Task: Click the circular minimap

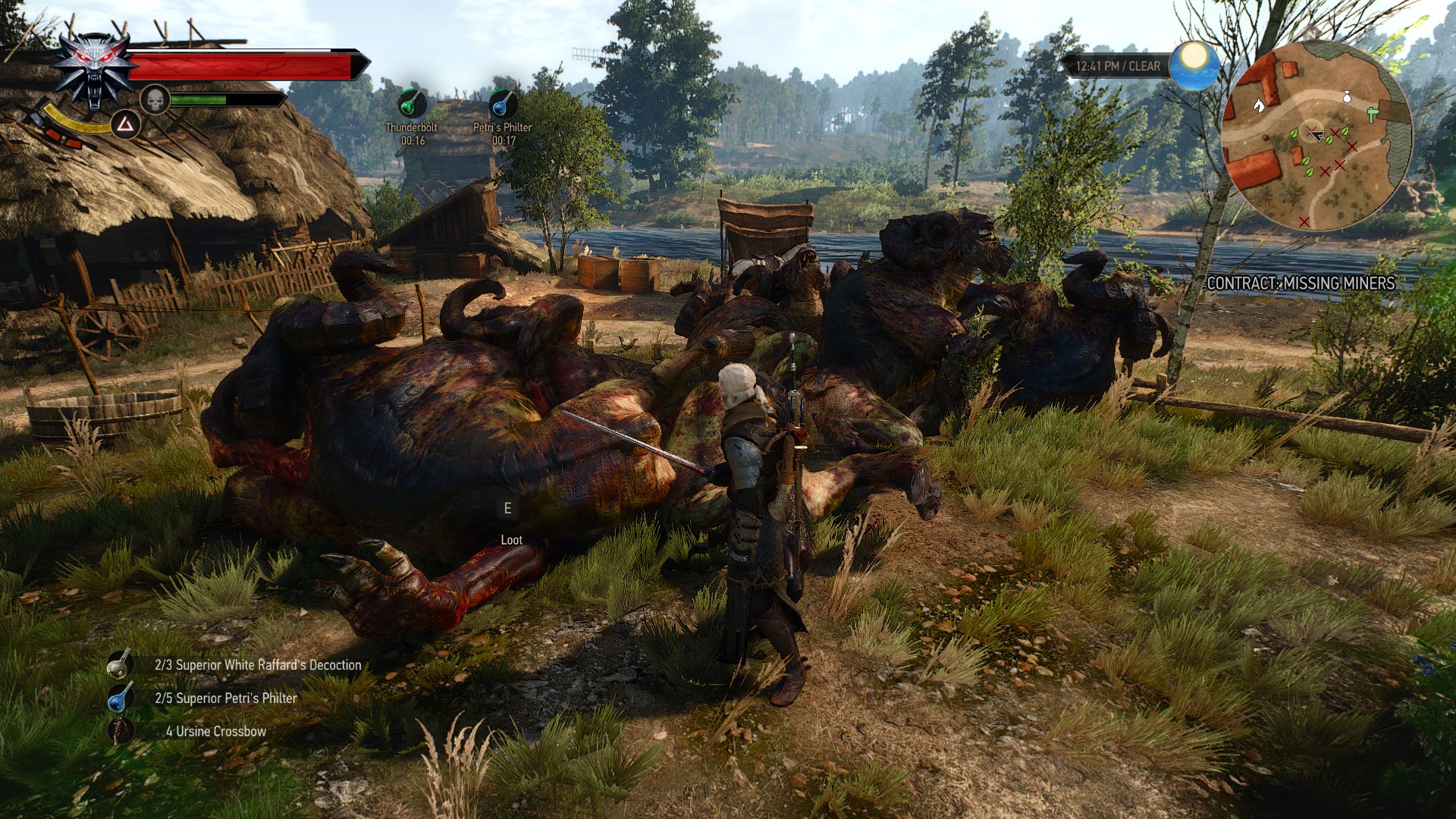Action: click(x=1317, y=136)
